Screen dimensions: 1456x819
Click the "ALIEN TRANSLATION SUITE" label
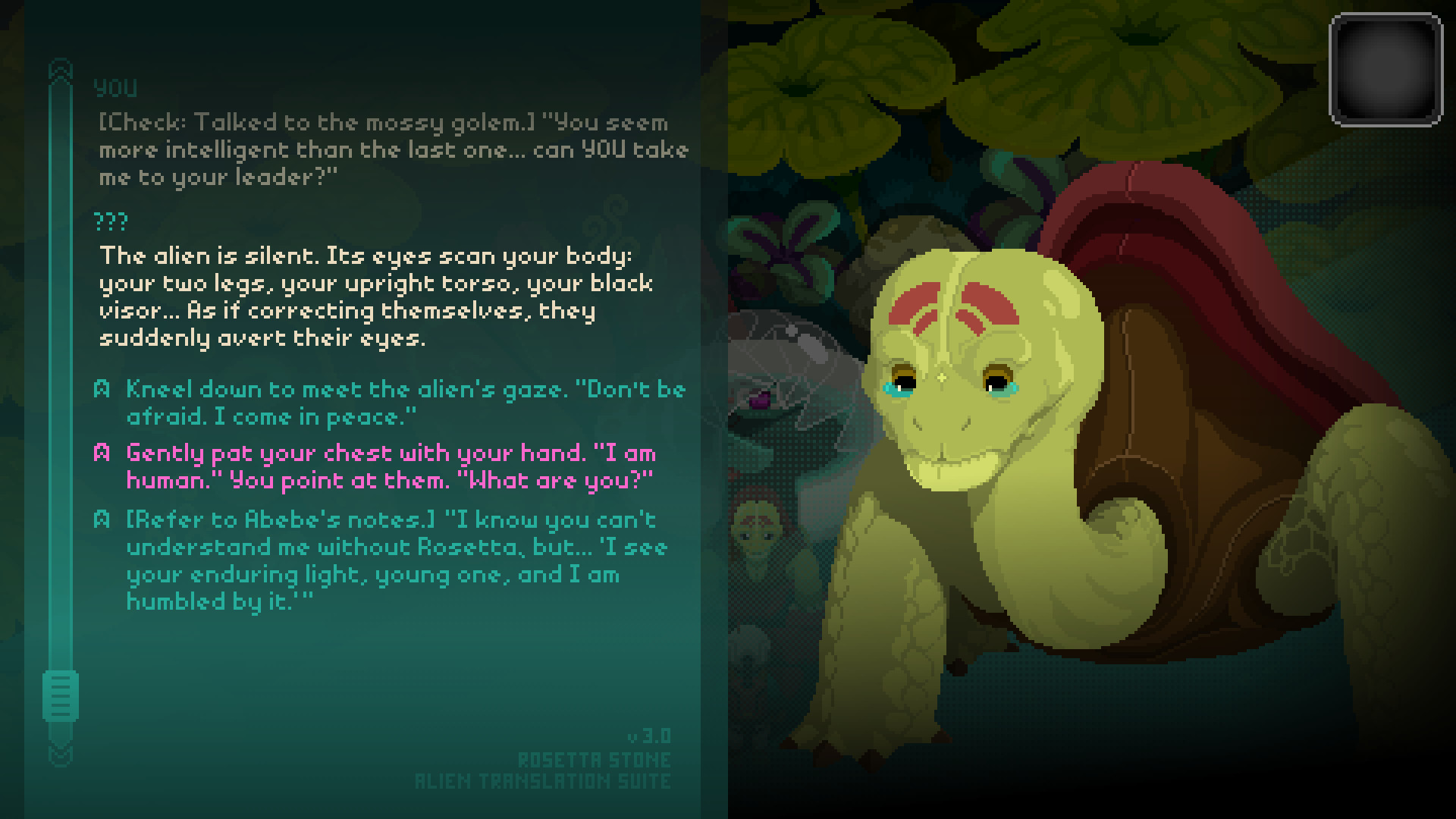[x=543, y=781]
